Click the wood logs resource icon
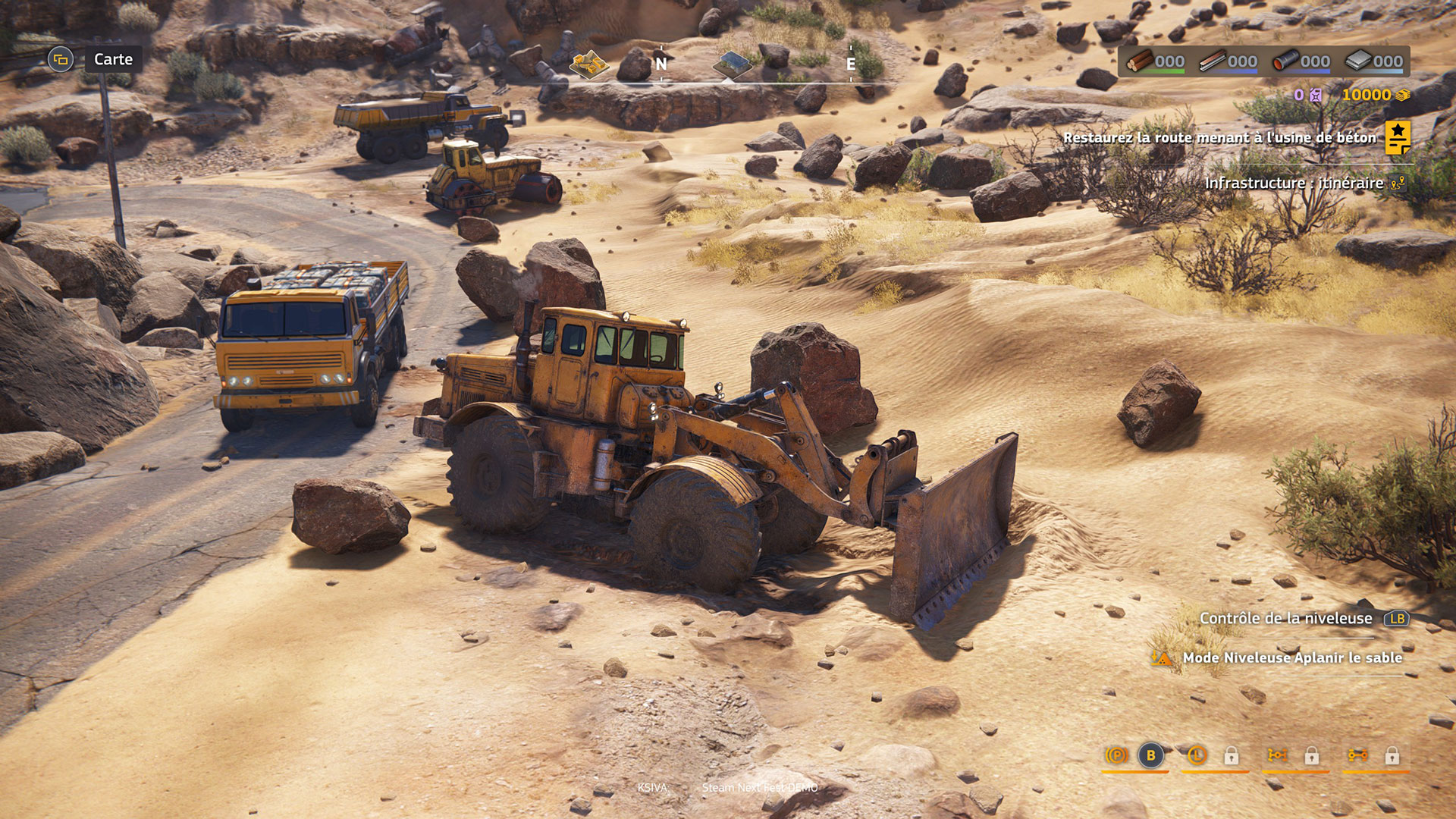The height and width of the screenshot is (819, 1456). [x=1140, y=61]
